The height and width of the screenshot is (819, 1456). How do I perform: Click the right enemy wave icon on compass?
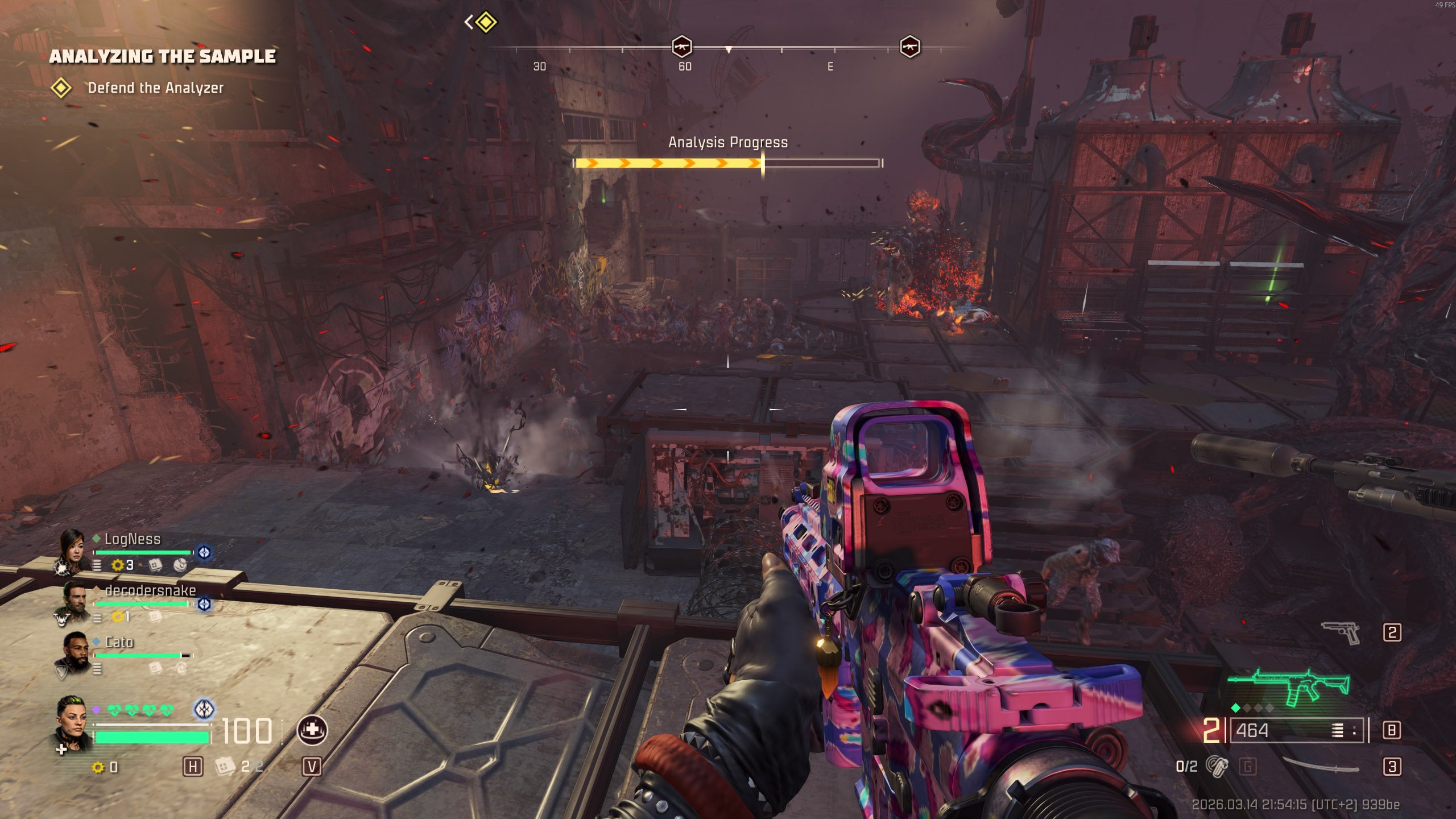[909, 47]
